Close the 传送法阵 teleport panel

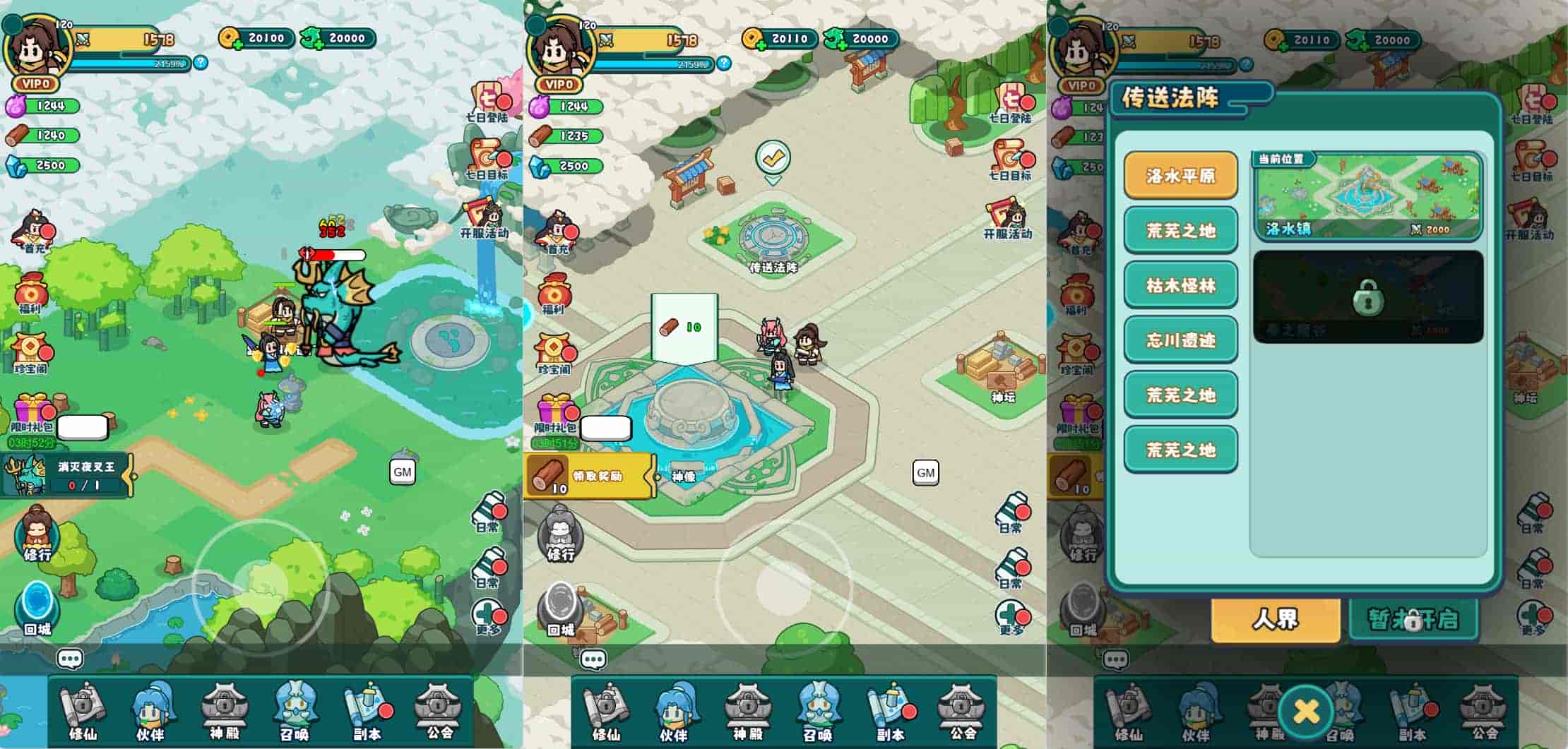(1305, 711)
